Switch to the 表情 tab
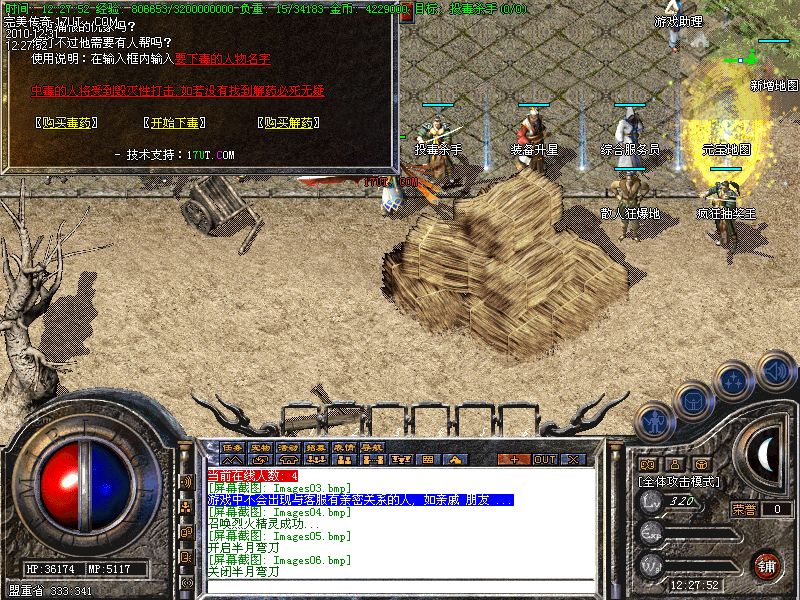Viewport: 800px width, 600px height. coord(345,447)
